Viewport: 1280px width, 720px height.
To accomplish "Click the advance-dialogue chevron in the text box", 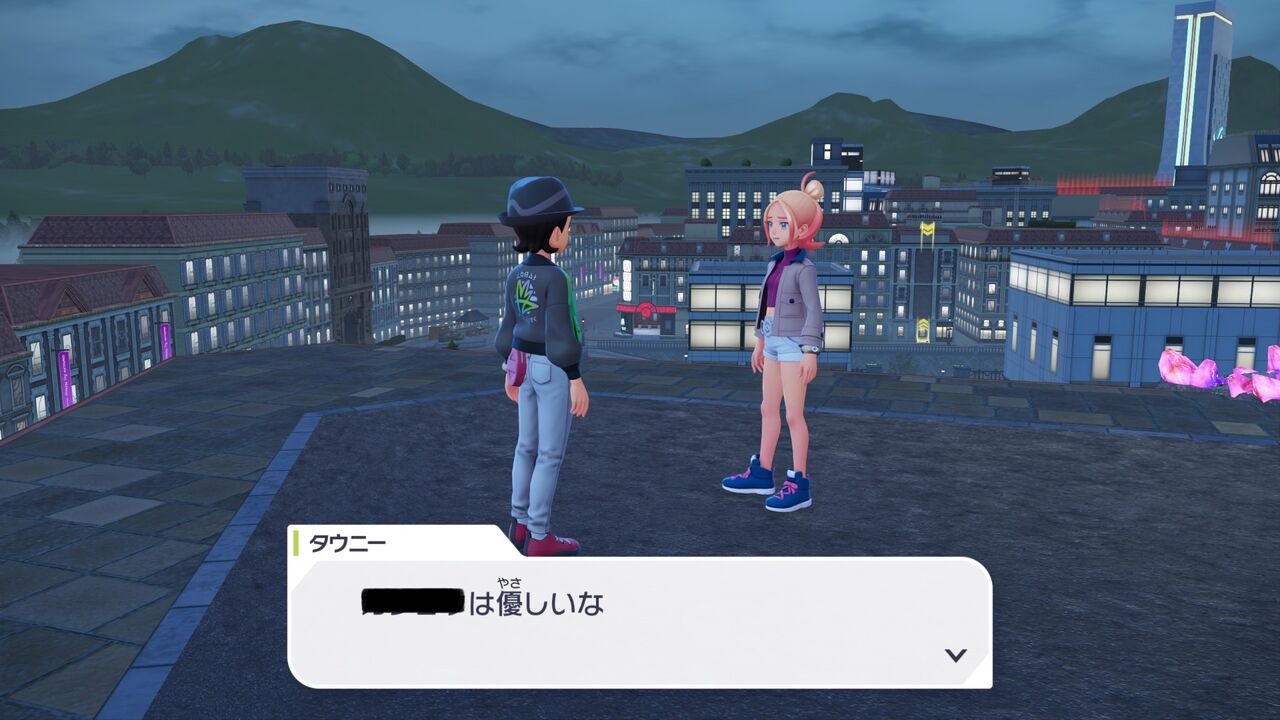I will coord(957,655).
